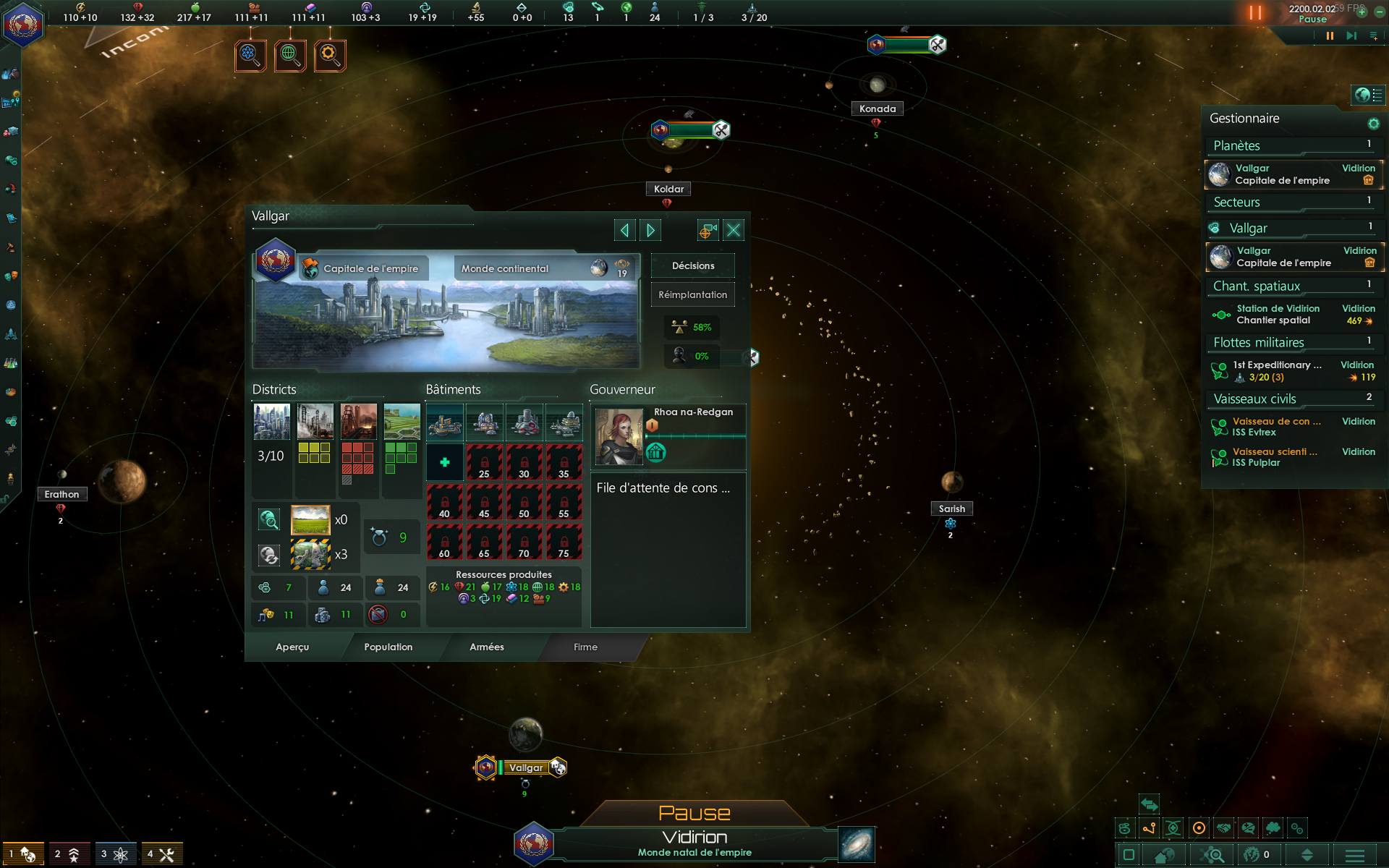Go to the next planet arrow
1389x868 pixels.
[650, 231]
